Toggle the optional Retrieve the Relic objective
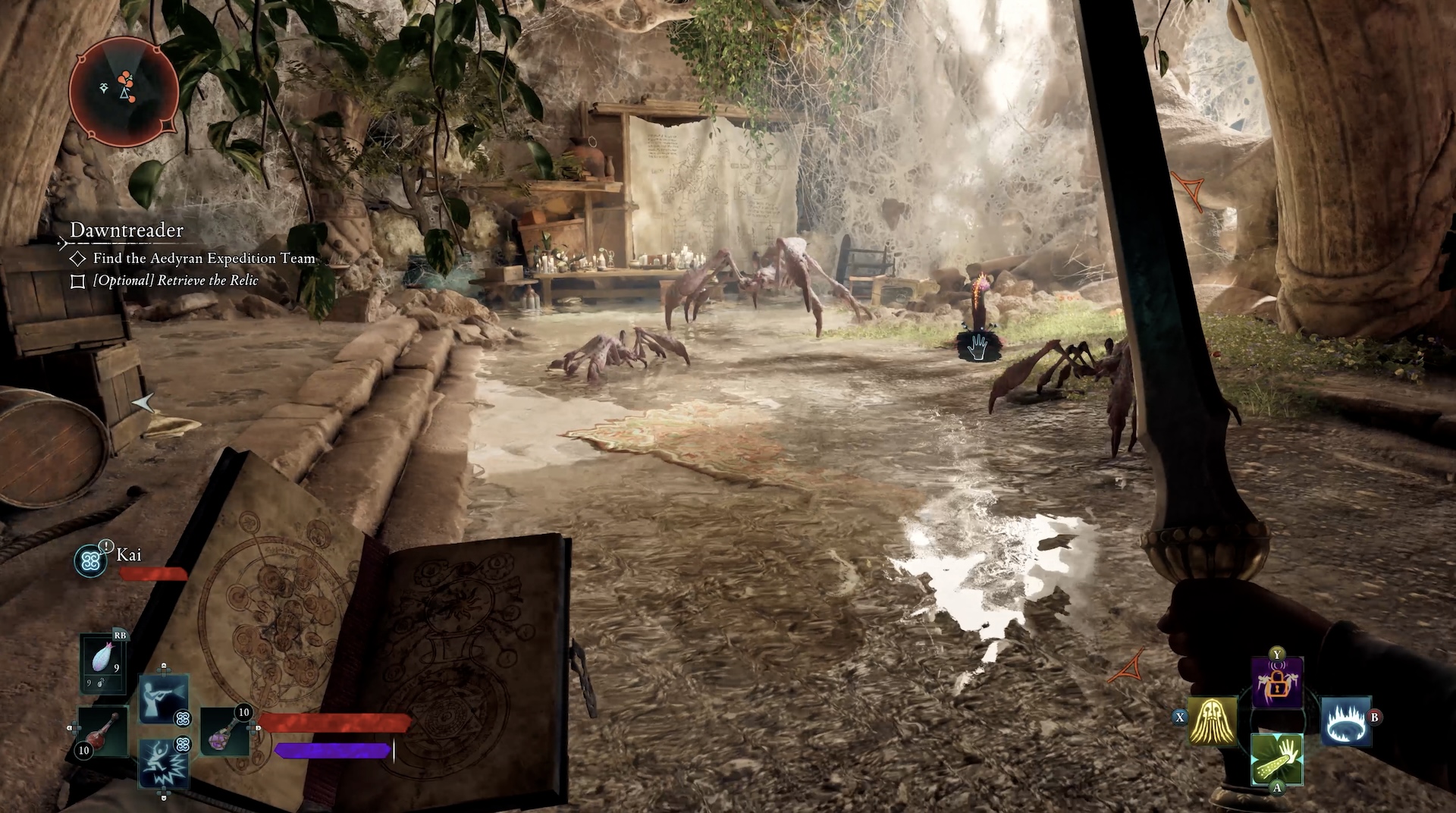1456x813 pixels. (77, 281)
